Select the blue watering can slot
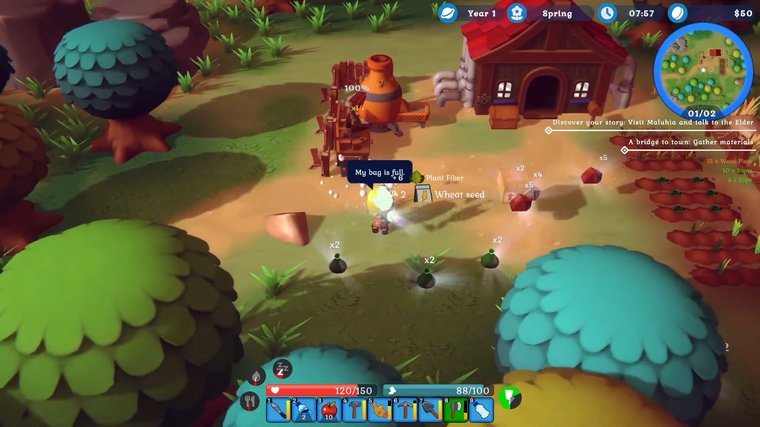Viewport: 760px width, 427px height. (x=303, y=409)
